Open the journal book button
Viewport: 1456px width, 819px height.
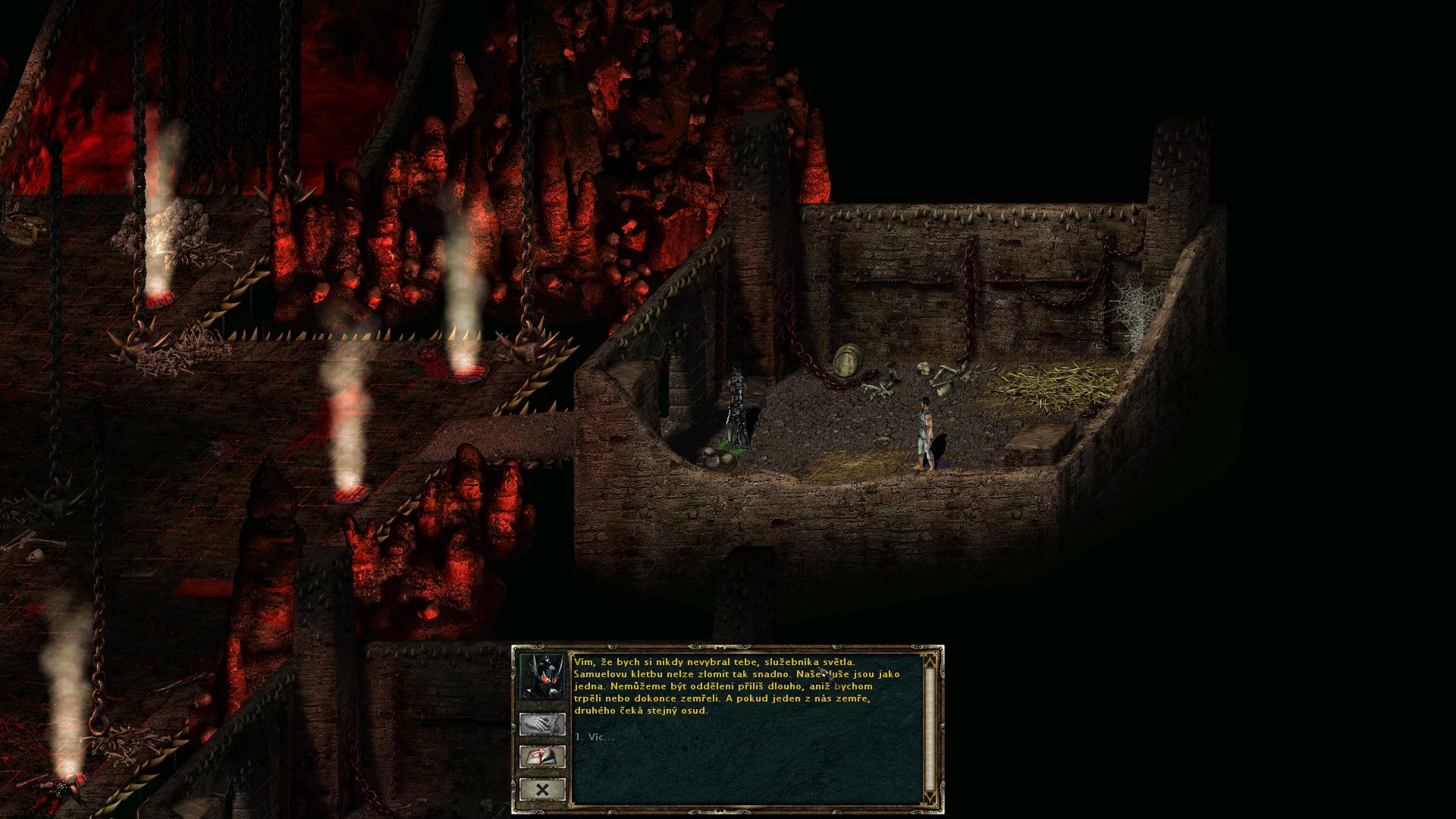(542, 757)
